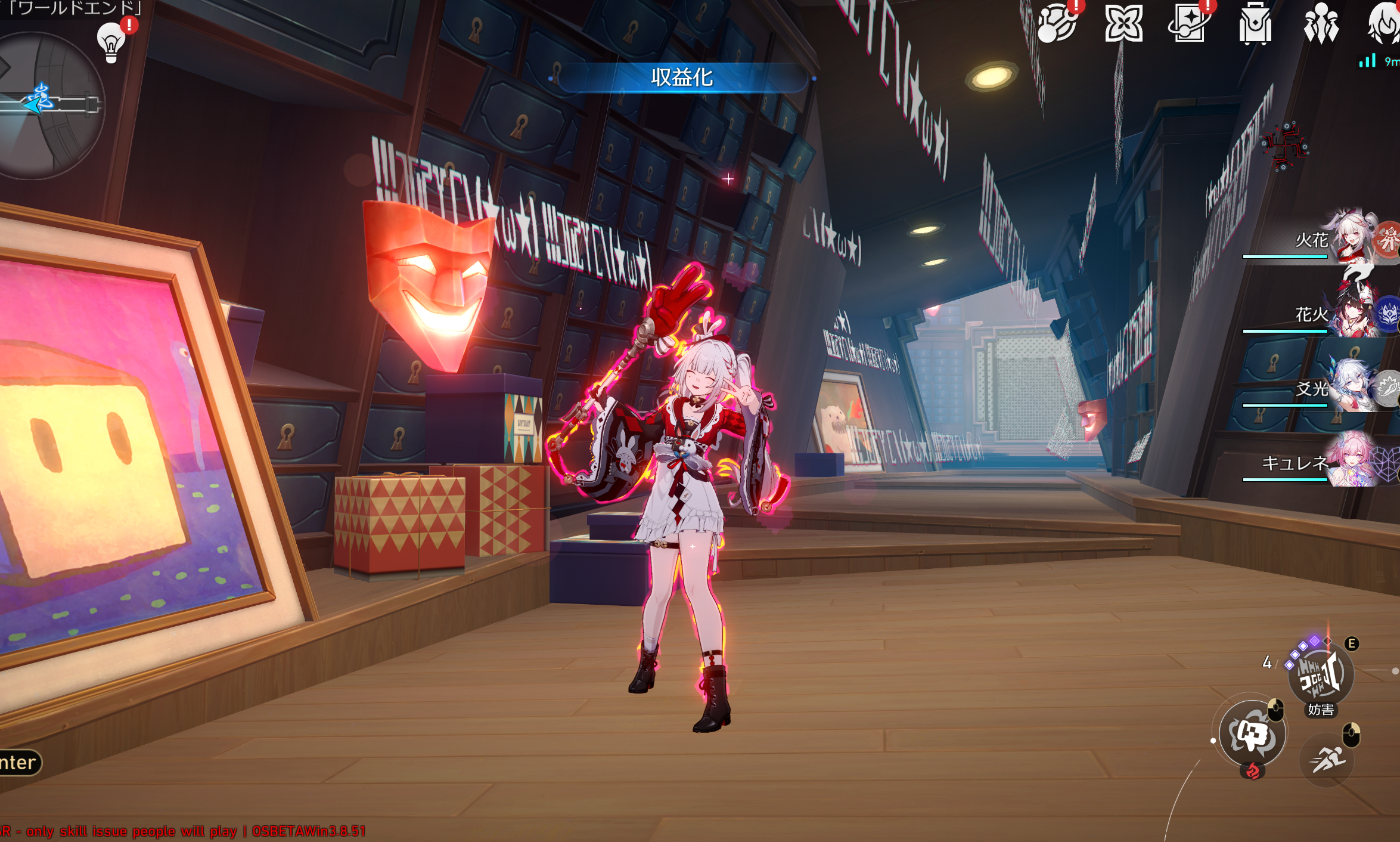Toggle the sprint running-figure button
Screen dimensions: 1400x842
pos(1327,760)
